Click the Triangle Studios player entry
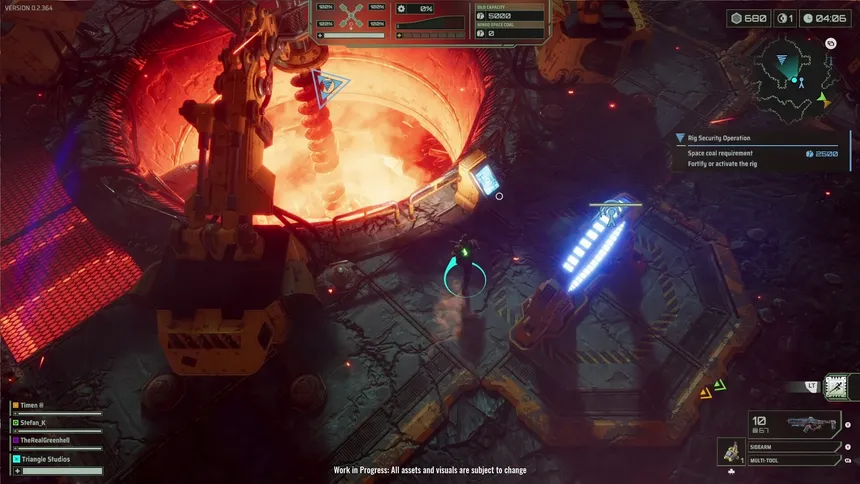Viewport: 860px width, 484px height. (x=57, y=457)
